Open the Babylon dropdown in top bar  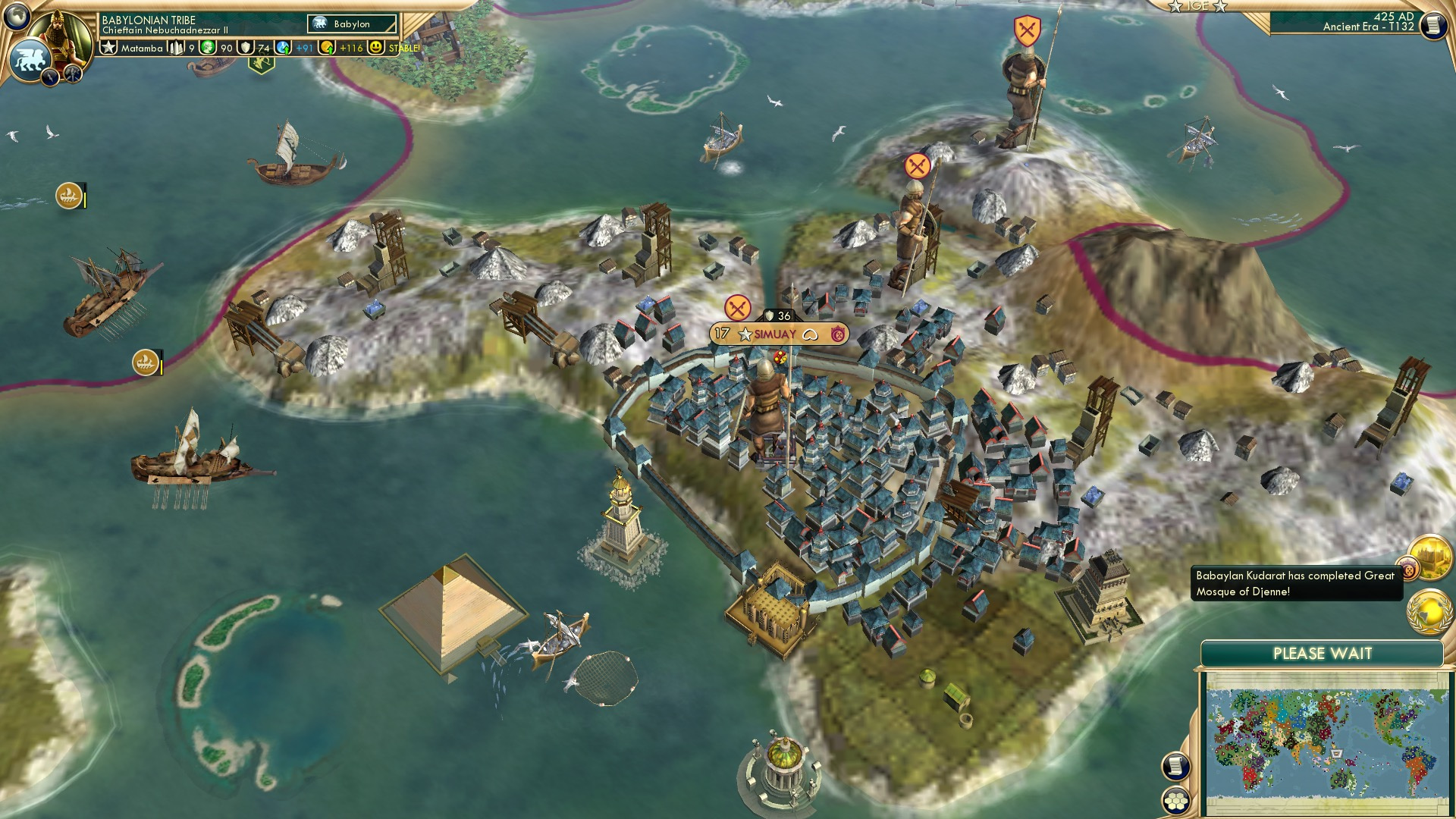(x=351, y=24)
